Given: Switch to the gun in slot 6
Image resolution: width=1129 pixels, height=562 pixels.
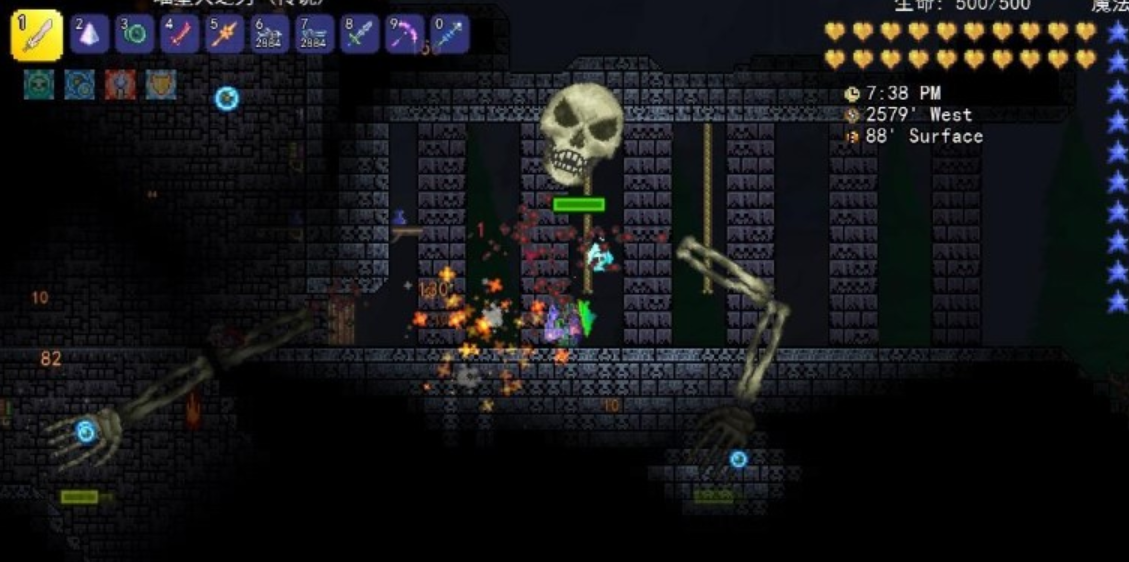Looking at the screenshot, I should 270,35.
